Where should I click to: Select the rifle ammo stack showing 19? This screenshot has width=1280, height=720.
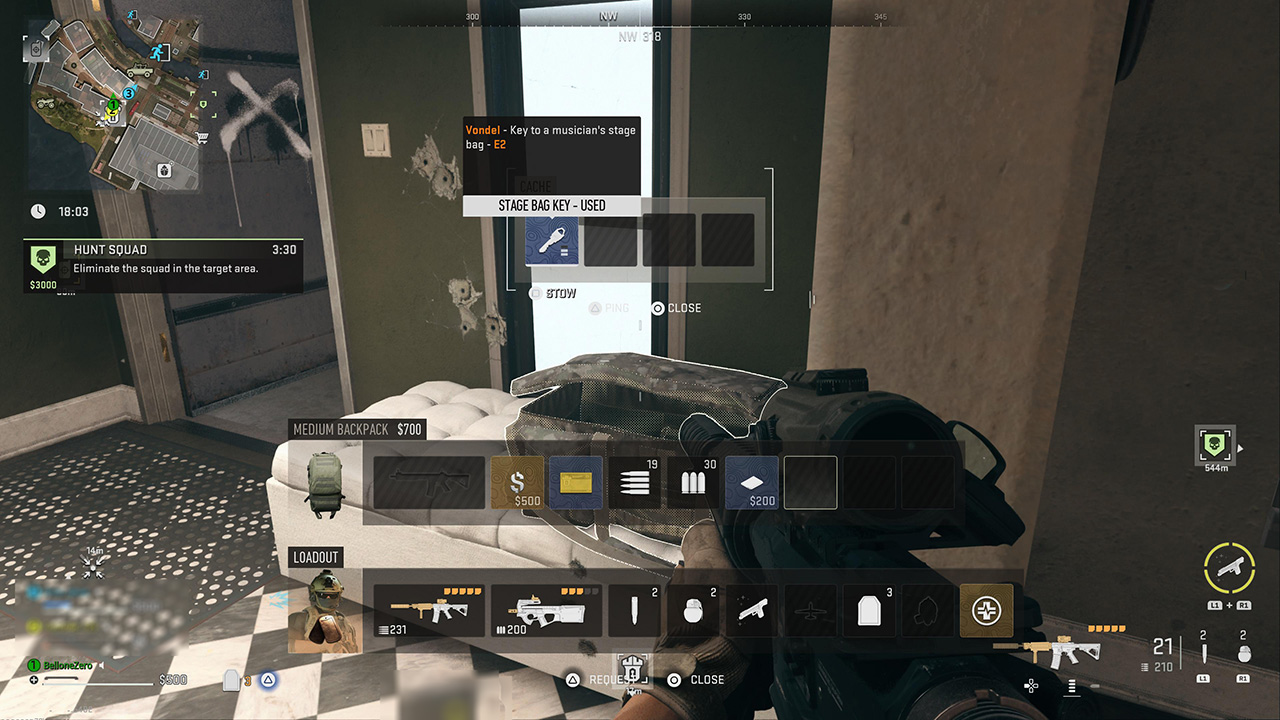tap(635, 482)
